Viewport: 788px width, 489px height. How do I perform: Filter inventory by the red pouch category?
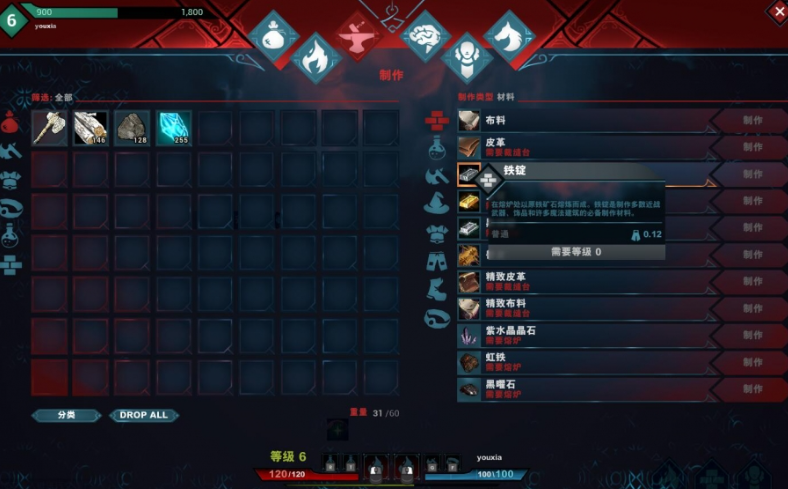11,124
